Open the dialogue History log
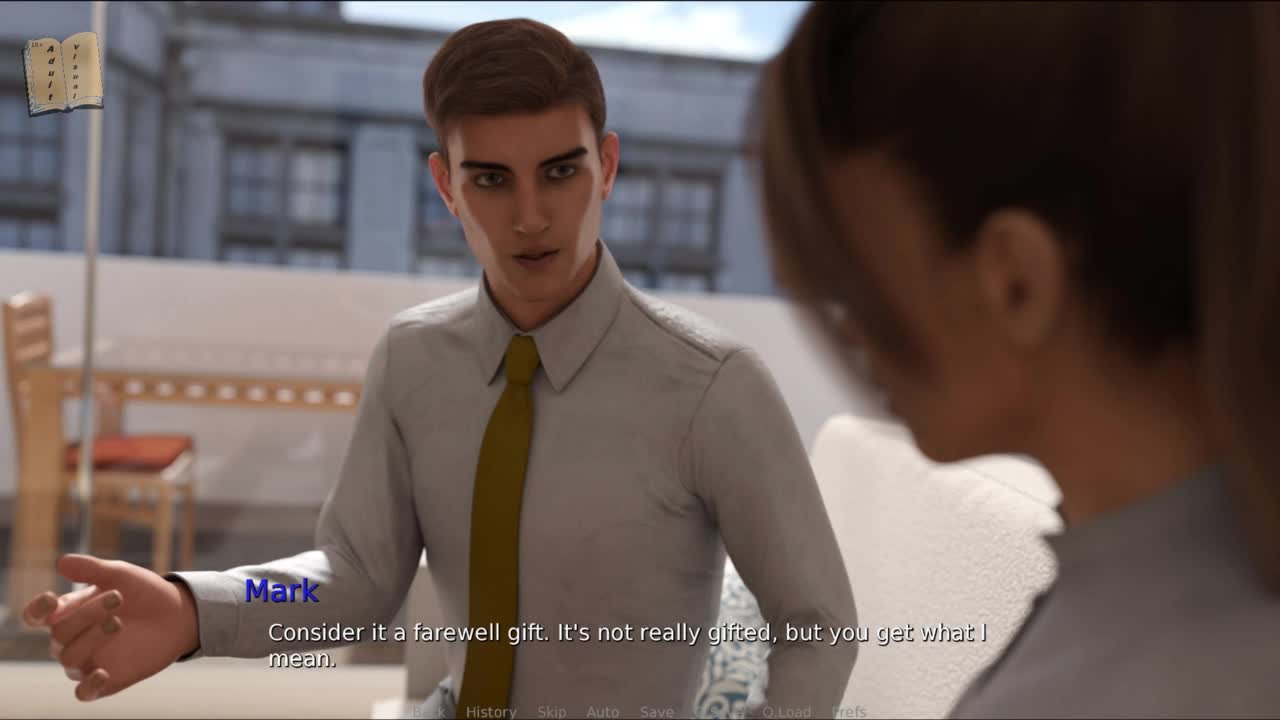Viewport: 1280px width, 720px height. pyautogui.click(x=491, y=712)
